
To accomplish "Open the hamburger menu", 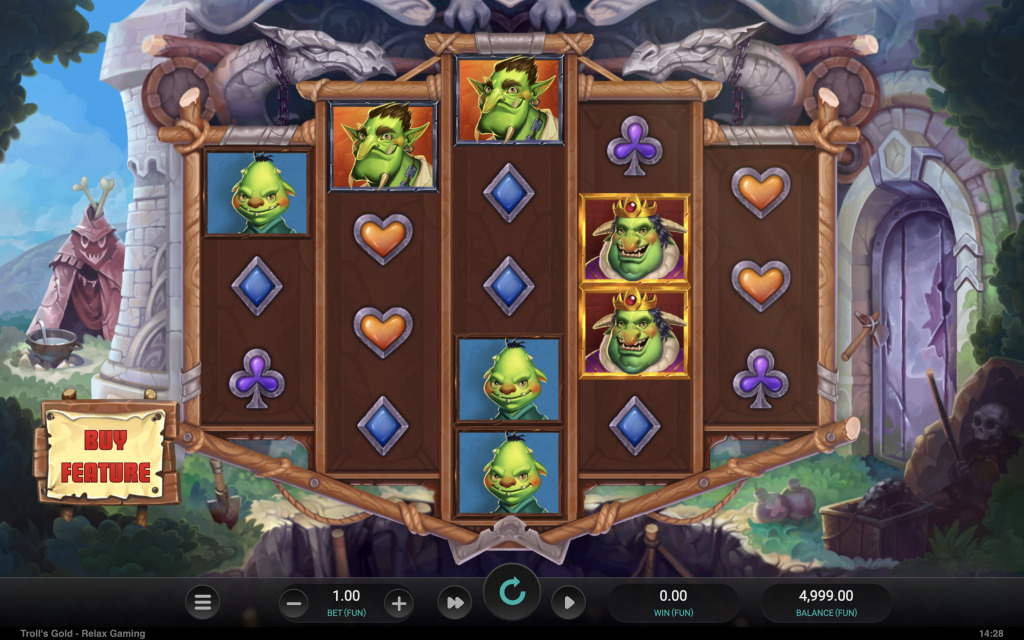I will click(203, 602).
